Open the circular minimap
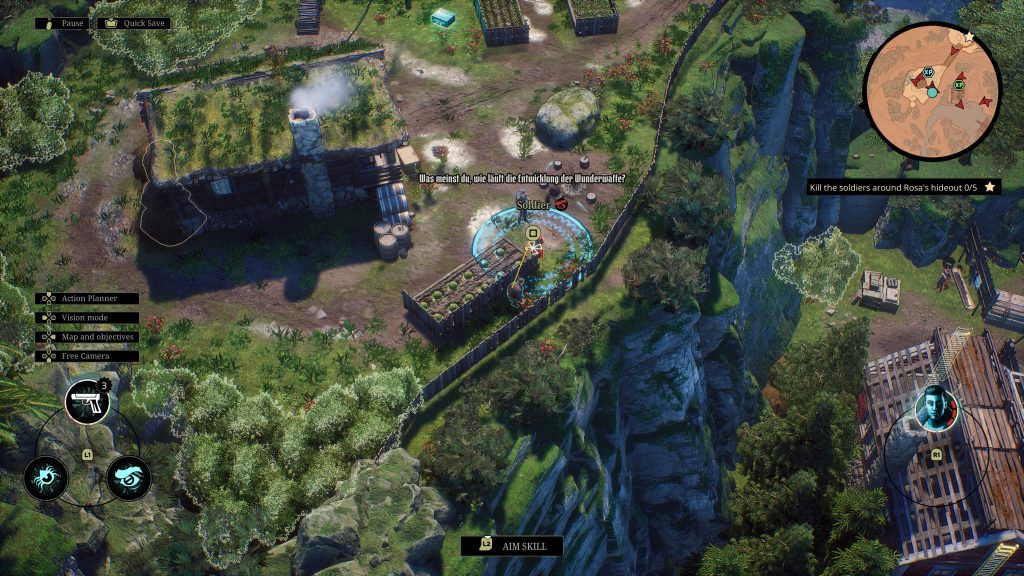 click(x=931, y=90)
